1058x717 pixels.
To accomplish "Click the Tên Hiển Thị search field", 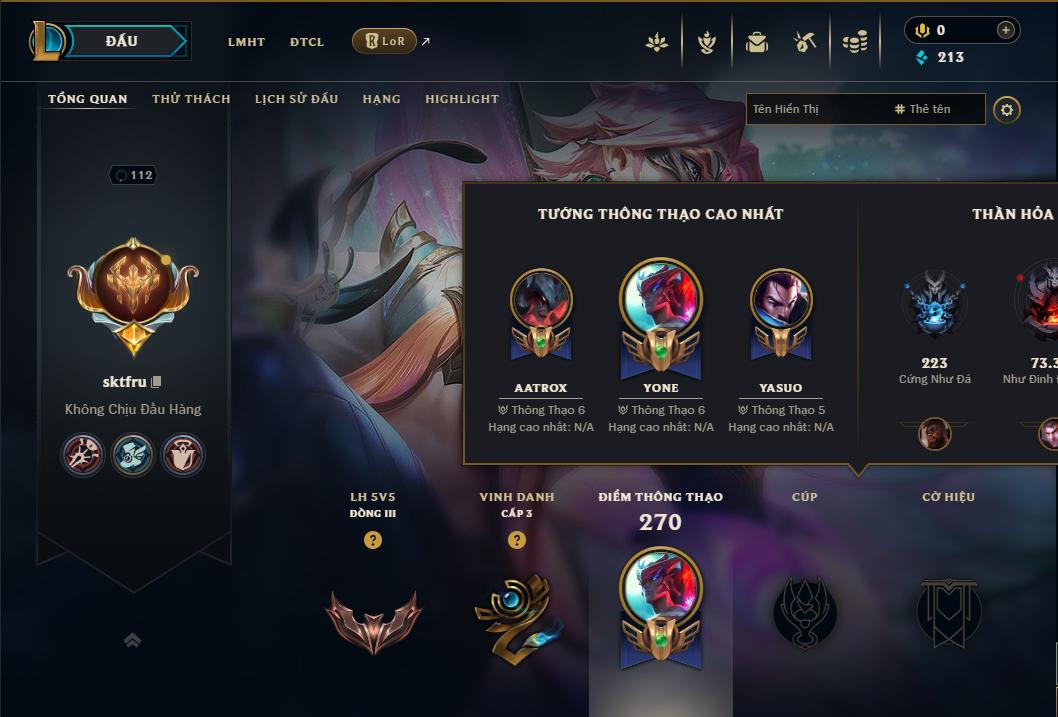I will point(815,109).
